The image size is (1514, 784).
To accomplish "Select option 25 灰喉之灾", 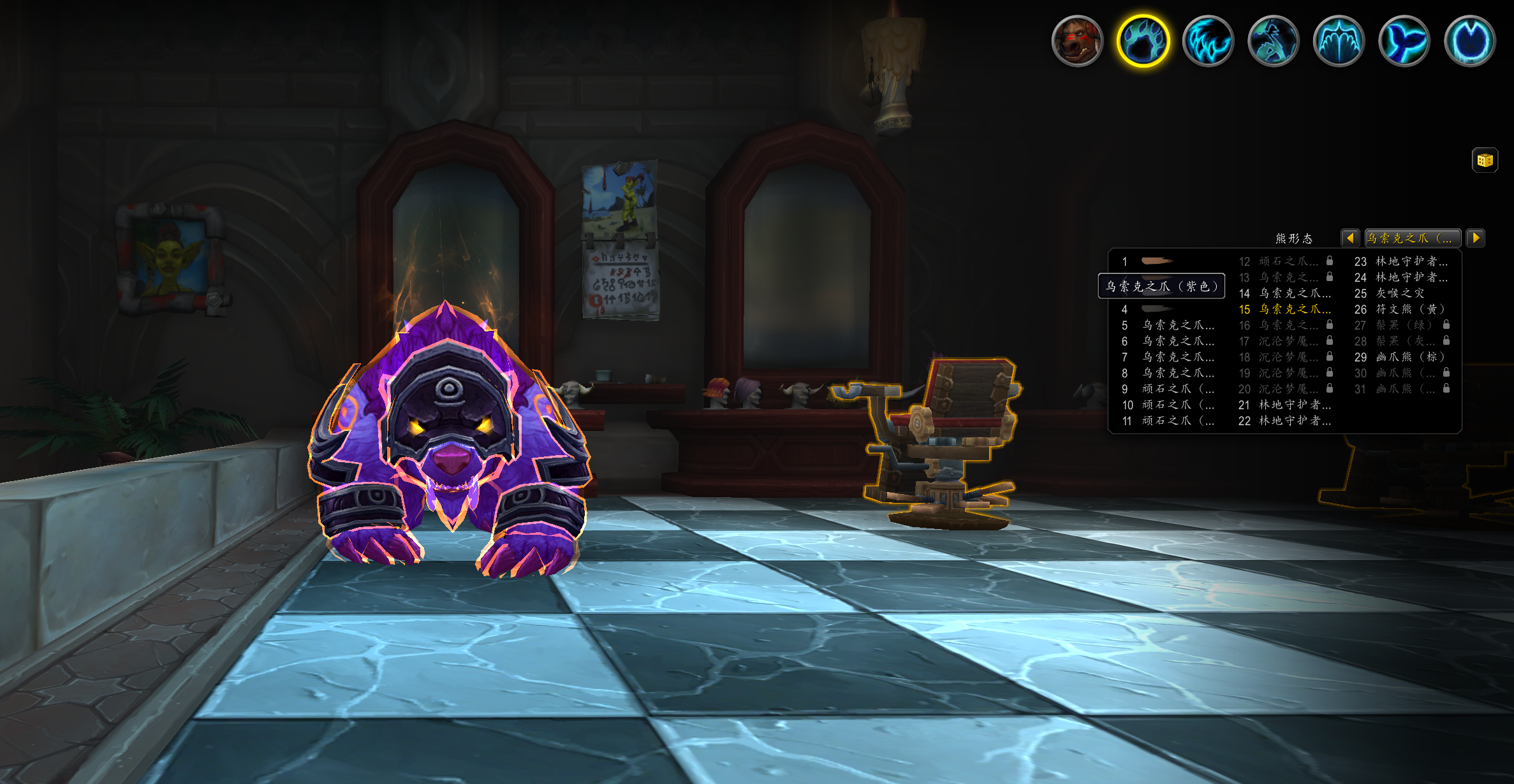I will (x=1400, y=293).
